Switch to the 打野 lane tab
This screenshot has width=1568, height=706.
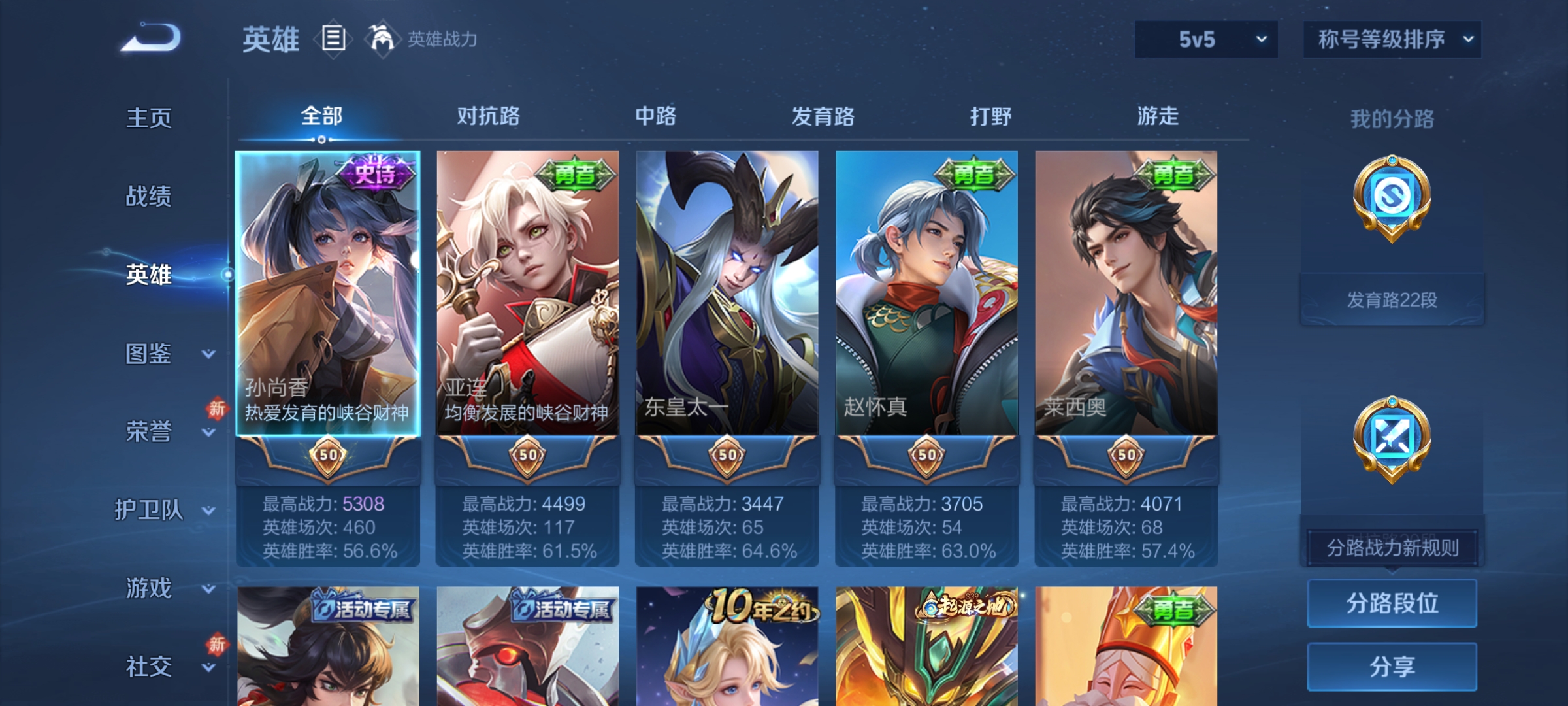click(x=991, y=116)
